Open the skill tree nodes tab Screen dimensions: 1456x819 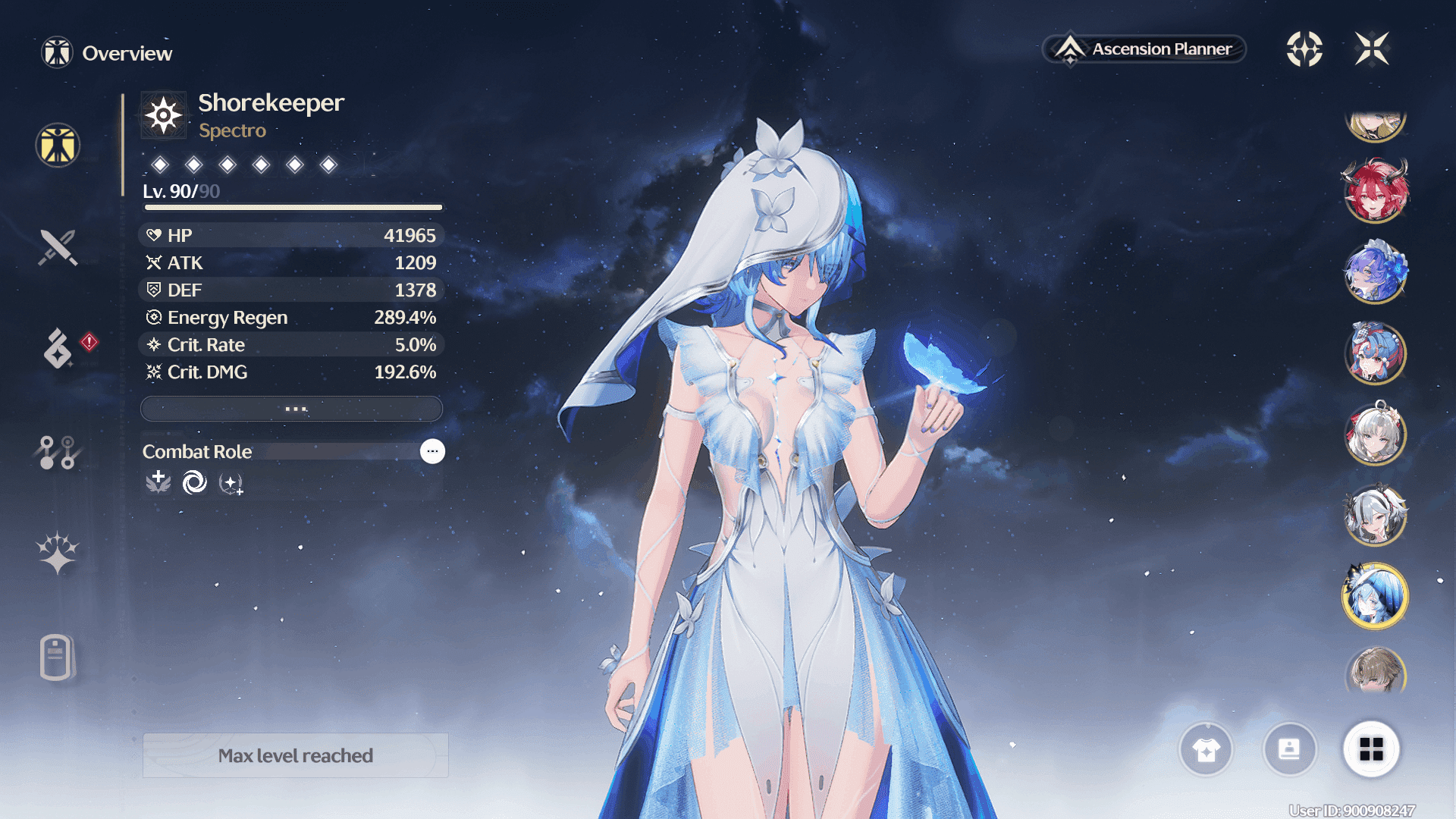(x=58, y=452)
